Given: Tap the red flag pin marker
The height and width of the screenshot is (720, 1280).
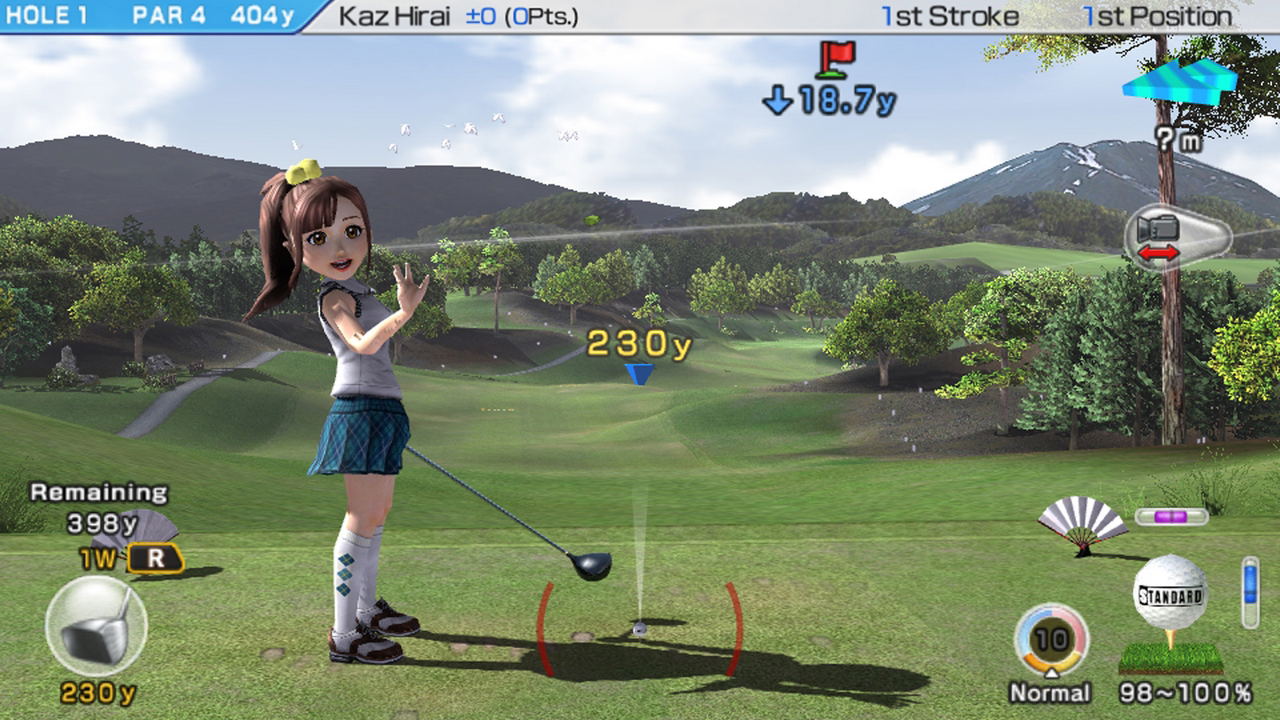Looking at the screenshot, I should point(836,59).
